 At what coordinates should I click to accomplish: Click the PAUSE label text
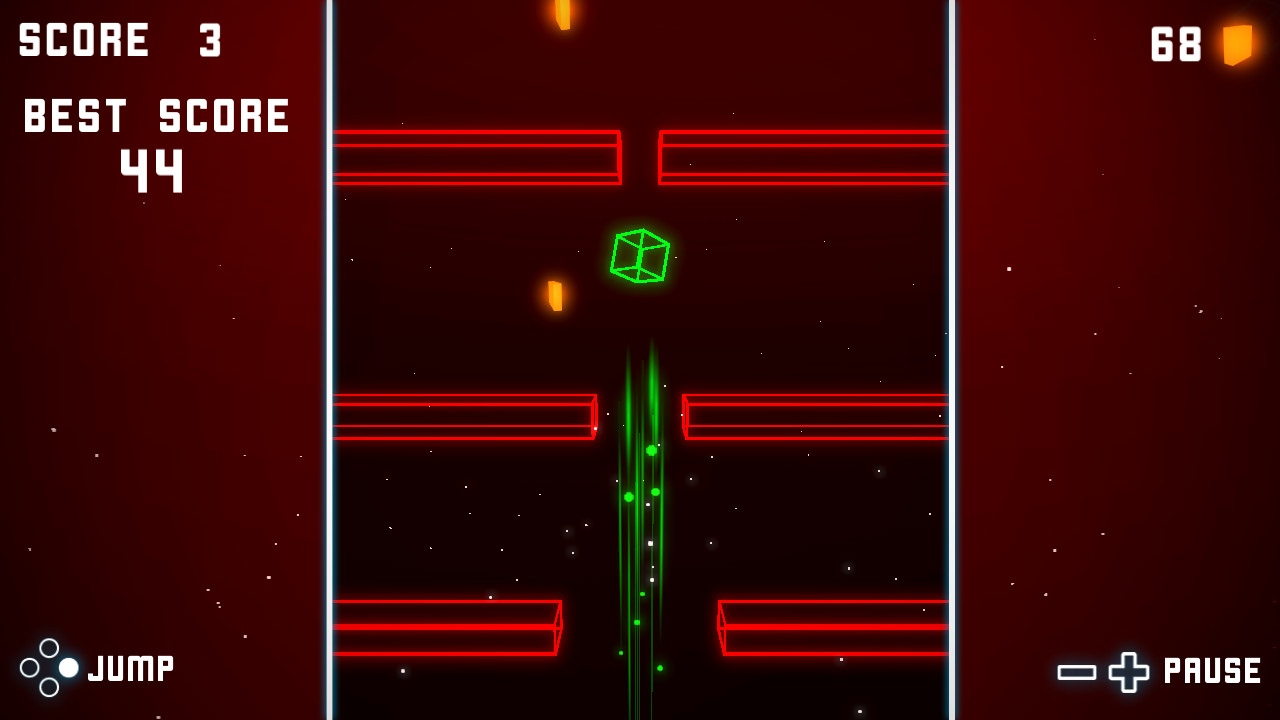pos(1211,668)
